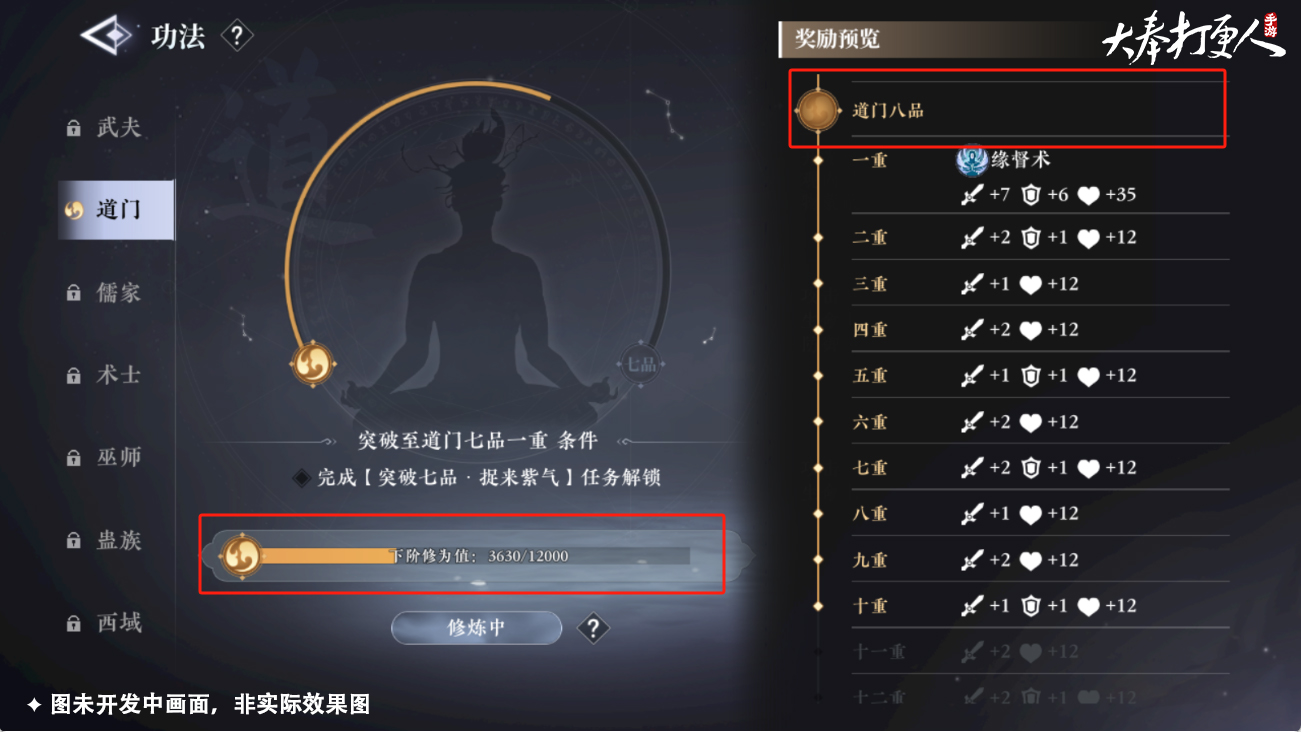Click the question mark next to 修炼中
The width and height of the screenshot is (1301, 732).
[593, 628]
